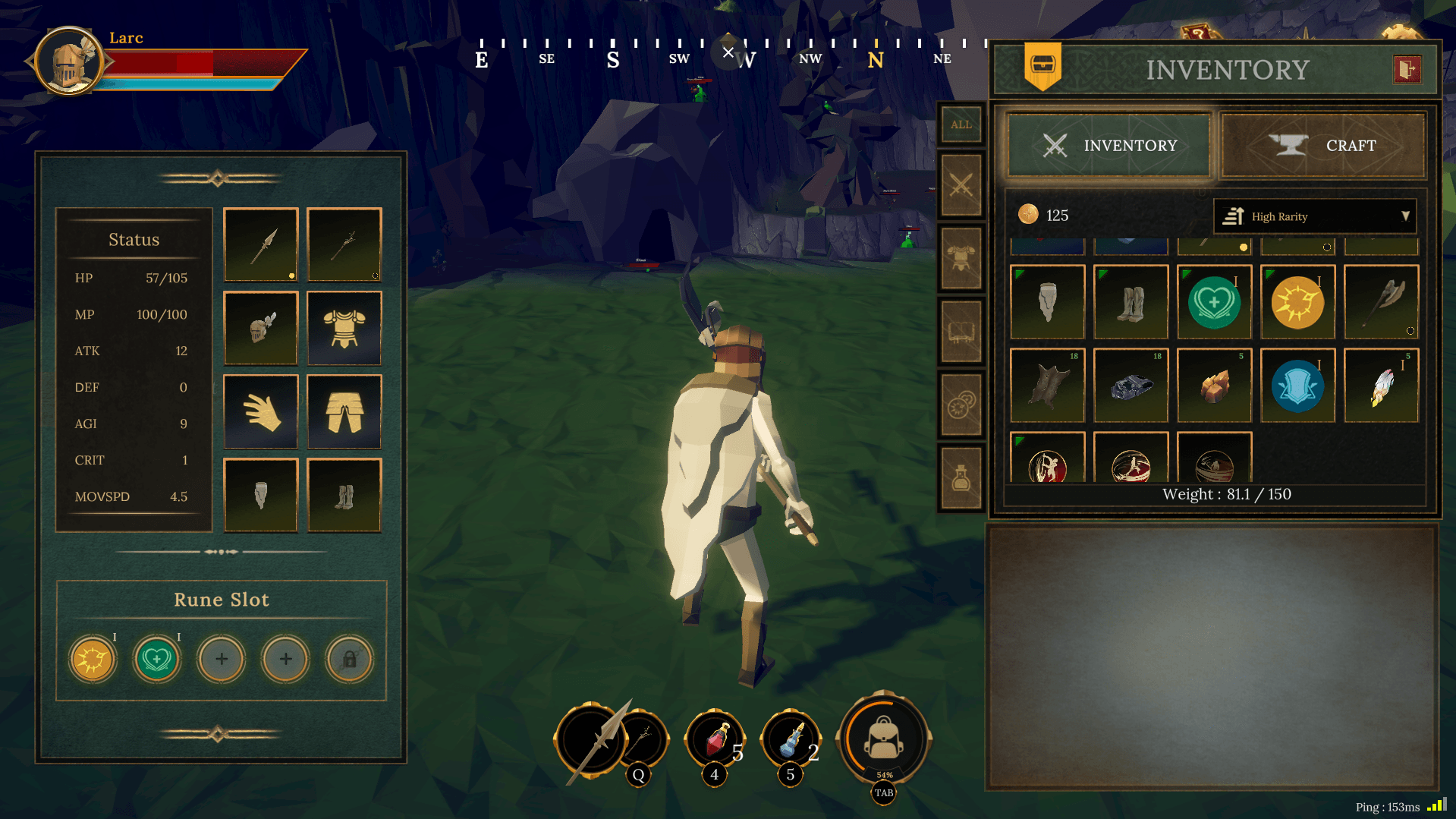Select the armor filter in the sidebar

coord(961,257)
